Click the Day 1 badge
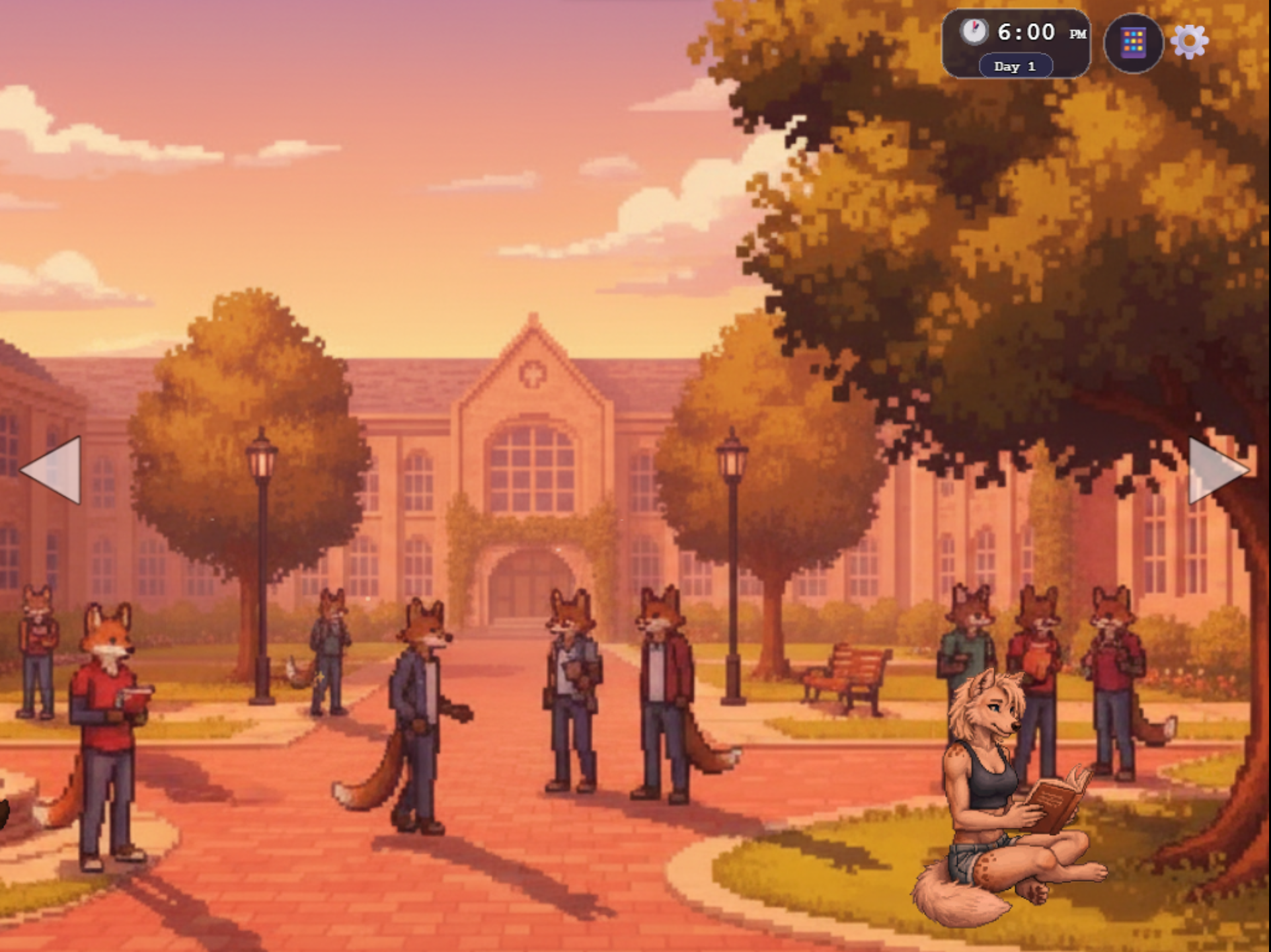Screen dimensions: 1271x952 click(1016, 66)
